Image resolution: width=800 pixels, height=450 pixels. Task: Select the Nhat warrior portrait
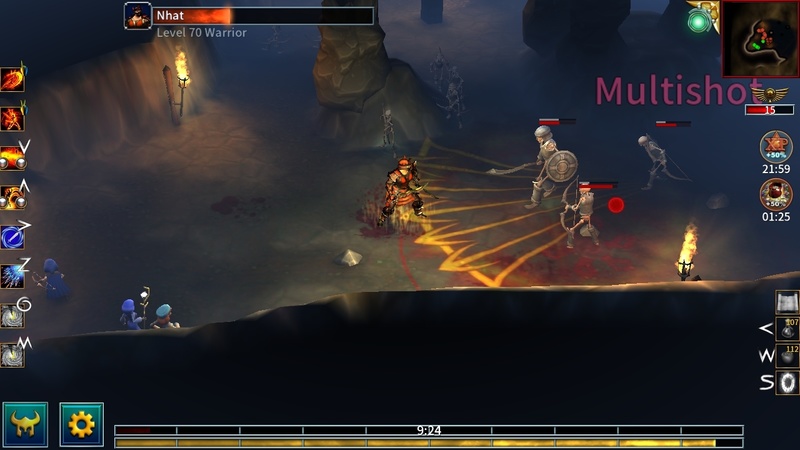click(x=138, y=16)
